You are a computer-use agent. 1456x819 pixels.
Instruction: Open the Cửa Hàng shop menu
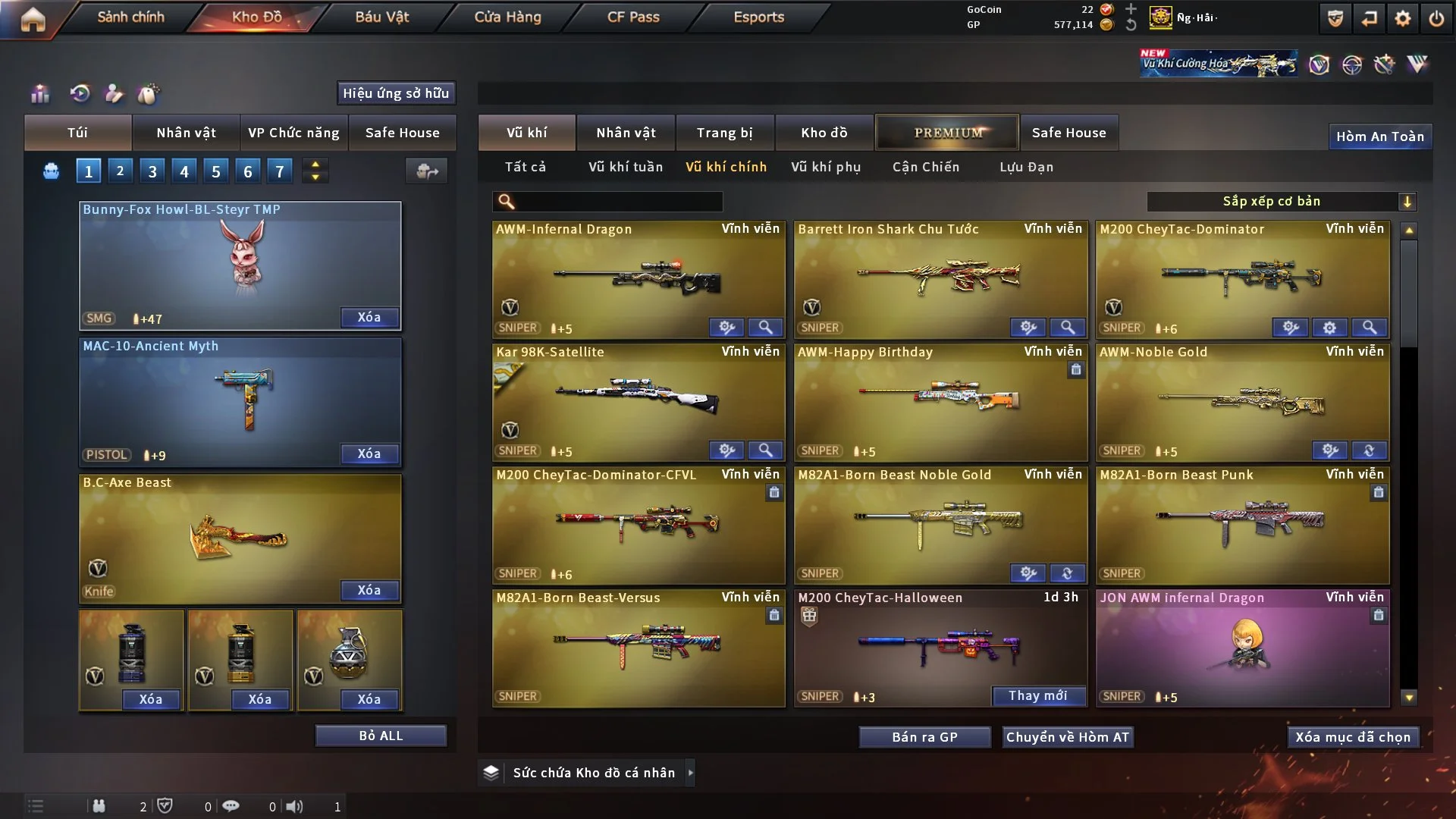(507, 17)
